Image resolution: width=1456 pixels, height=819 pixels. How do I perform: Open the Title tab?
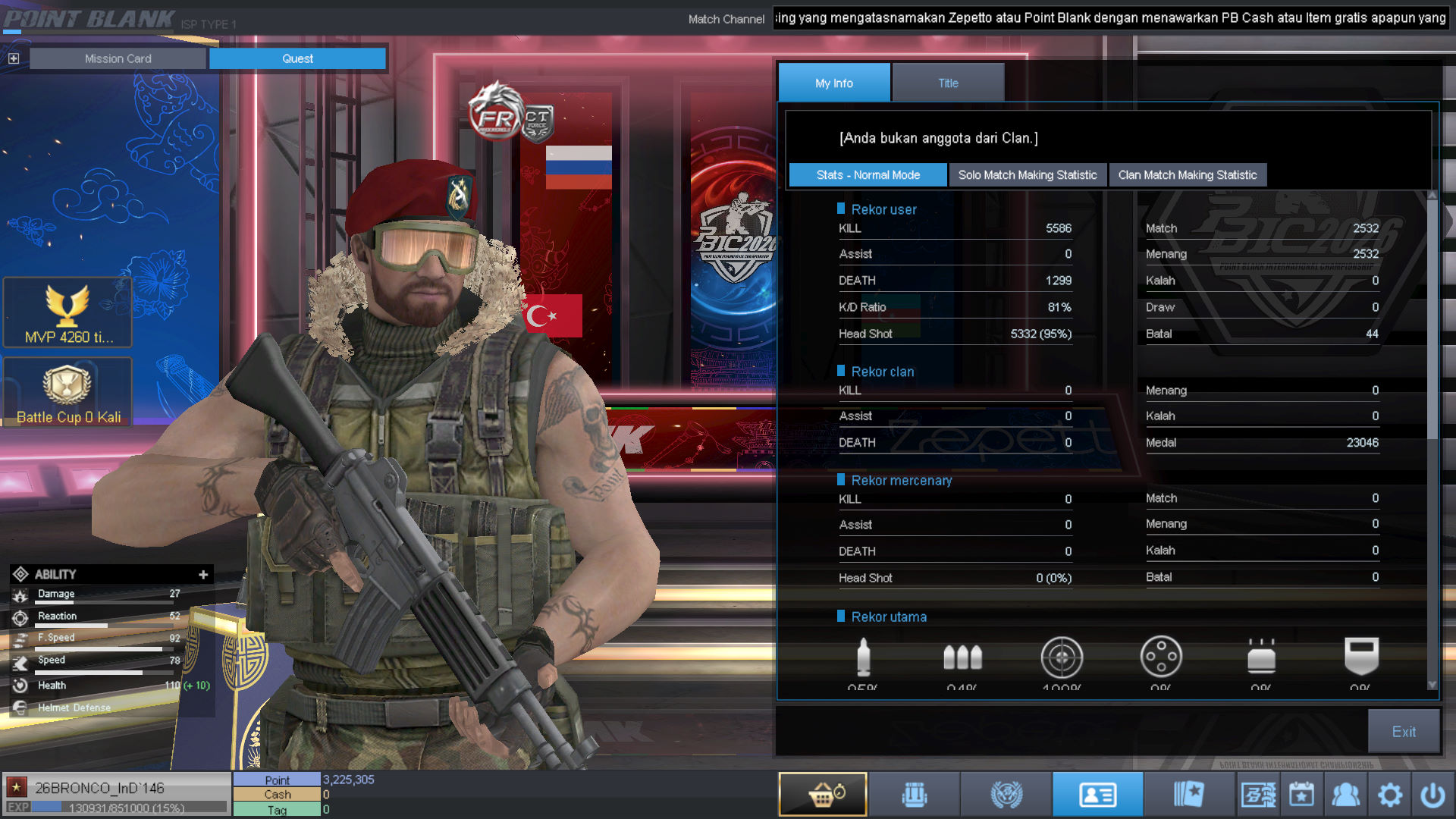(948, 83)
